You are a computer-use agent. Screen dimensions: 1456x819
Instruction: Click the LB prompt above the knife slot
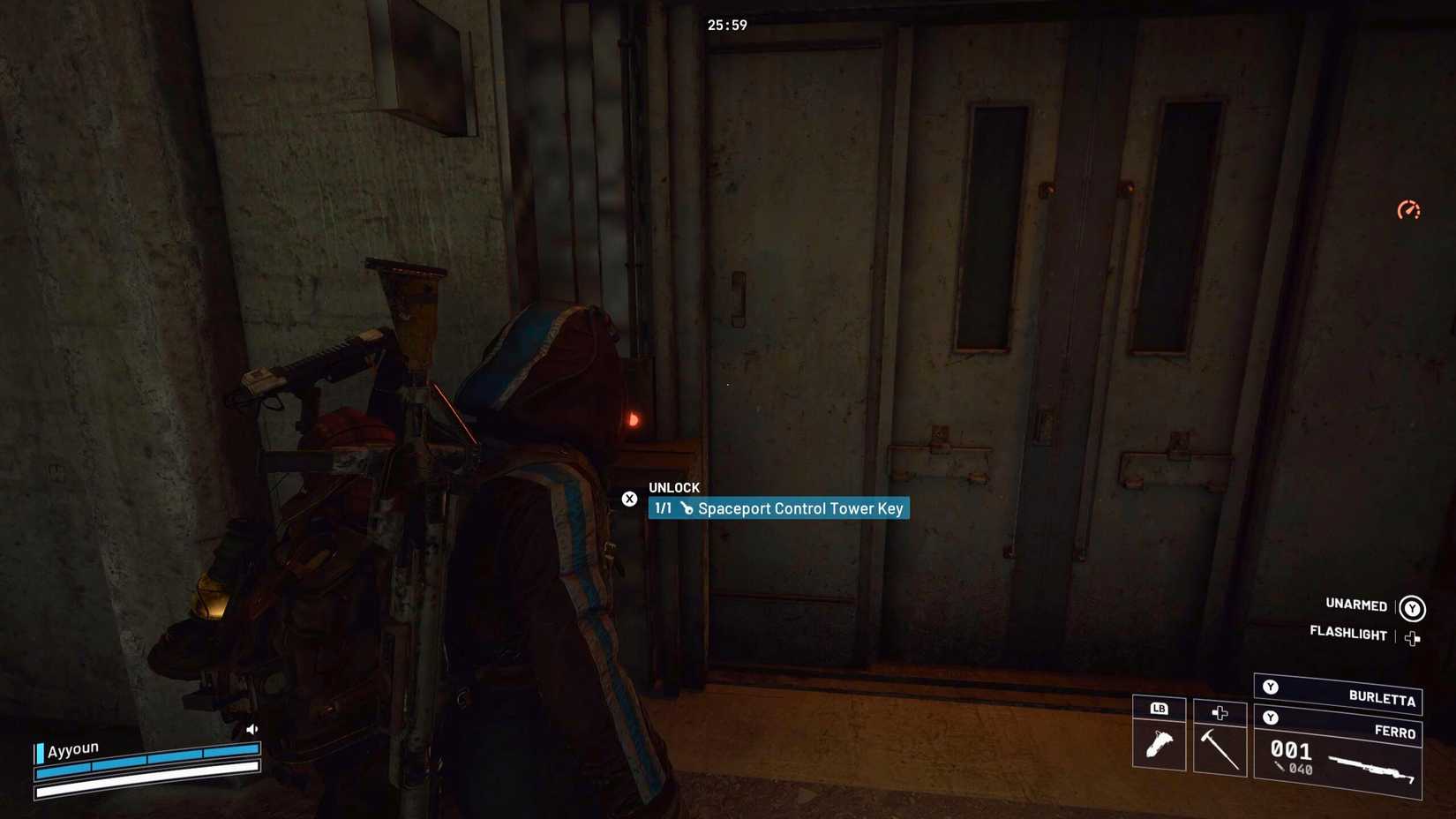(x=1159, y=708)
